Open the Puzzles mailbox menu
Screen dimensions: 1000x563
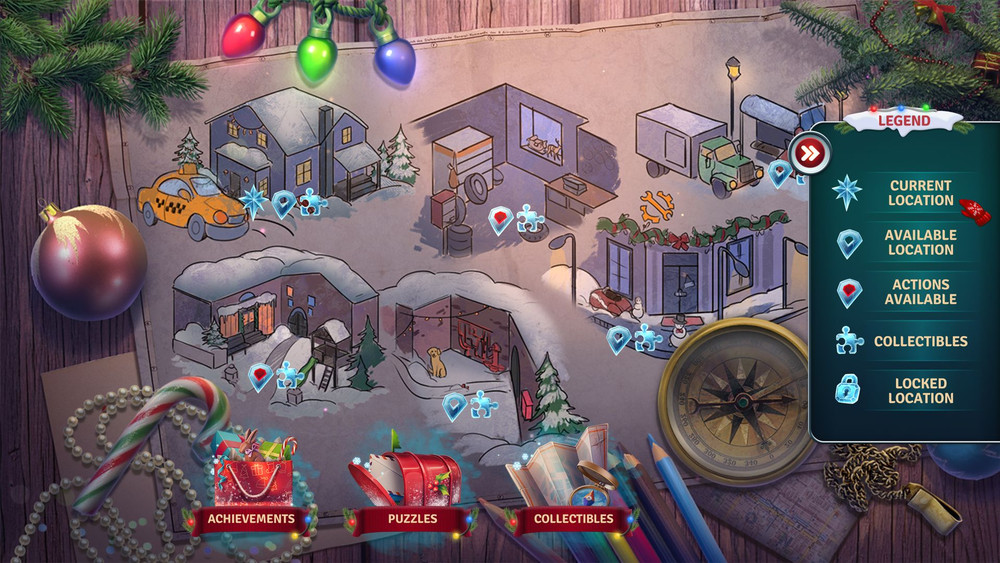pyautogui.click(x=413, y=519)
